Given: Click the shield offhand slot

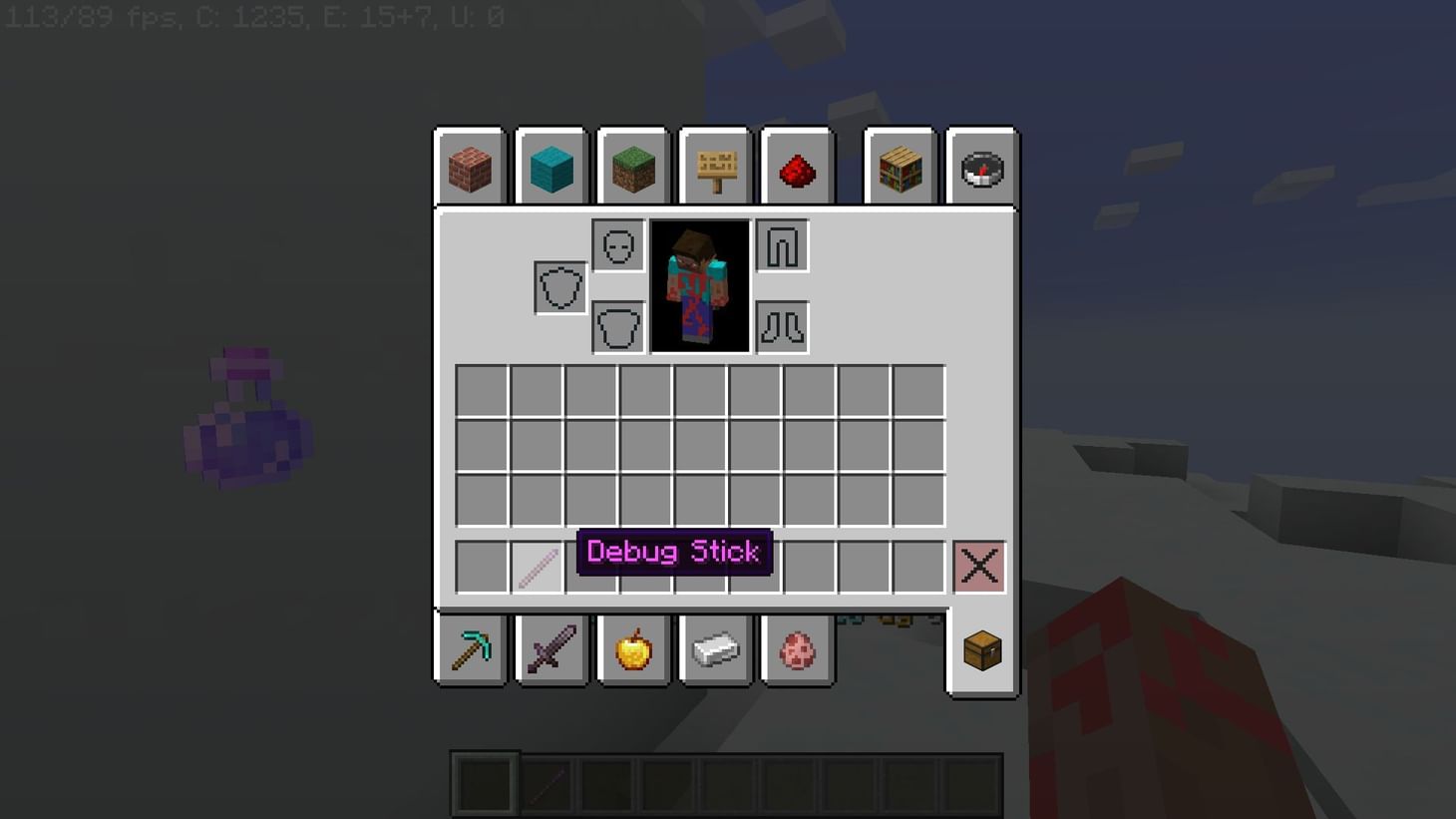Looking at the screenshot, I should pyautogui.click(x=559, y=285).
